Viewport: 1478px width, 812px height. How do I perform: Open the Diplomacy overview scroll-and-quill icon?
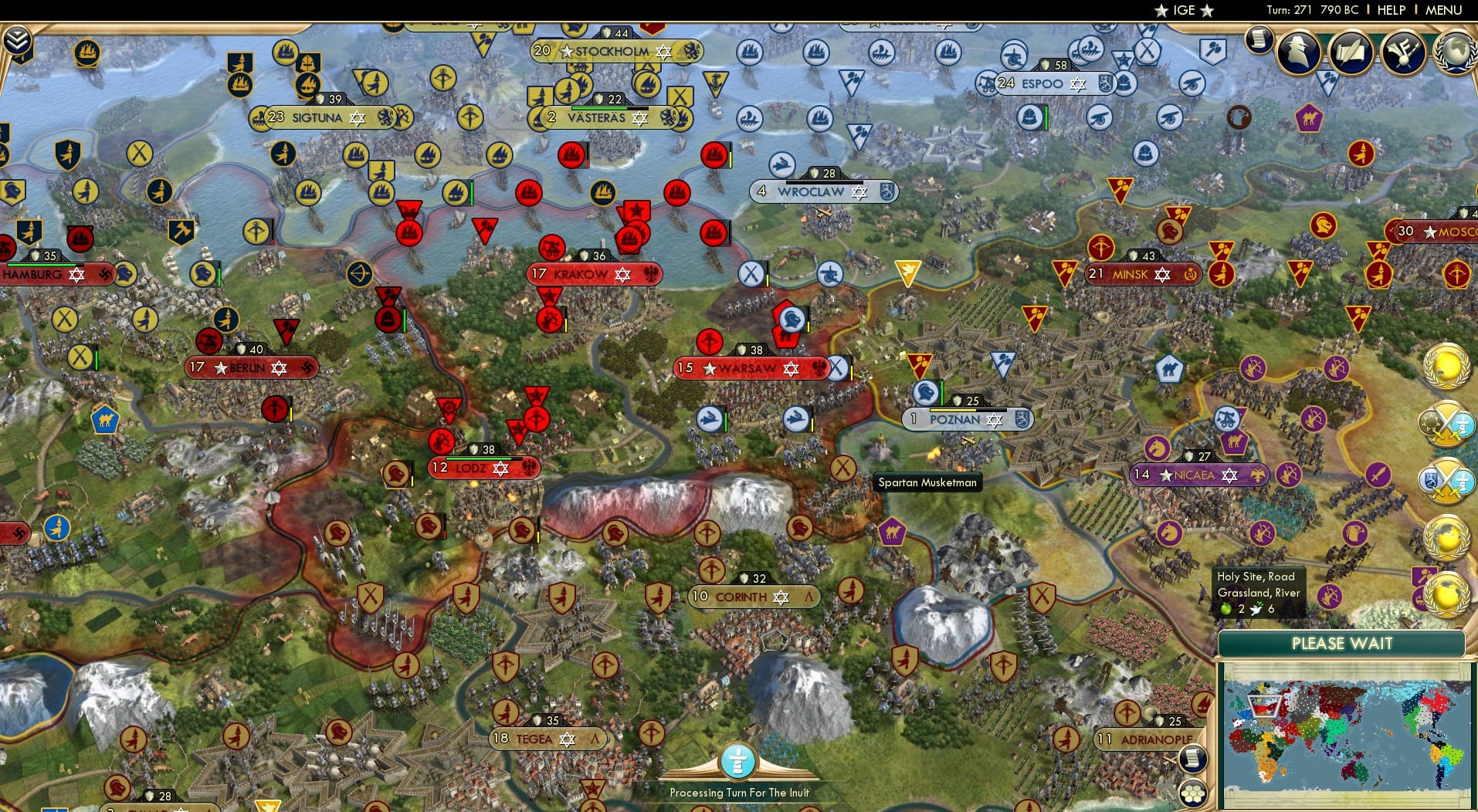pos(1351,52)
